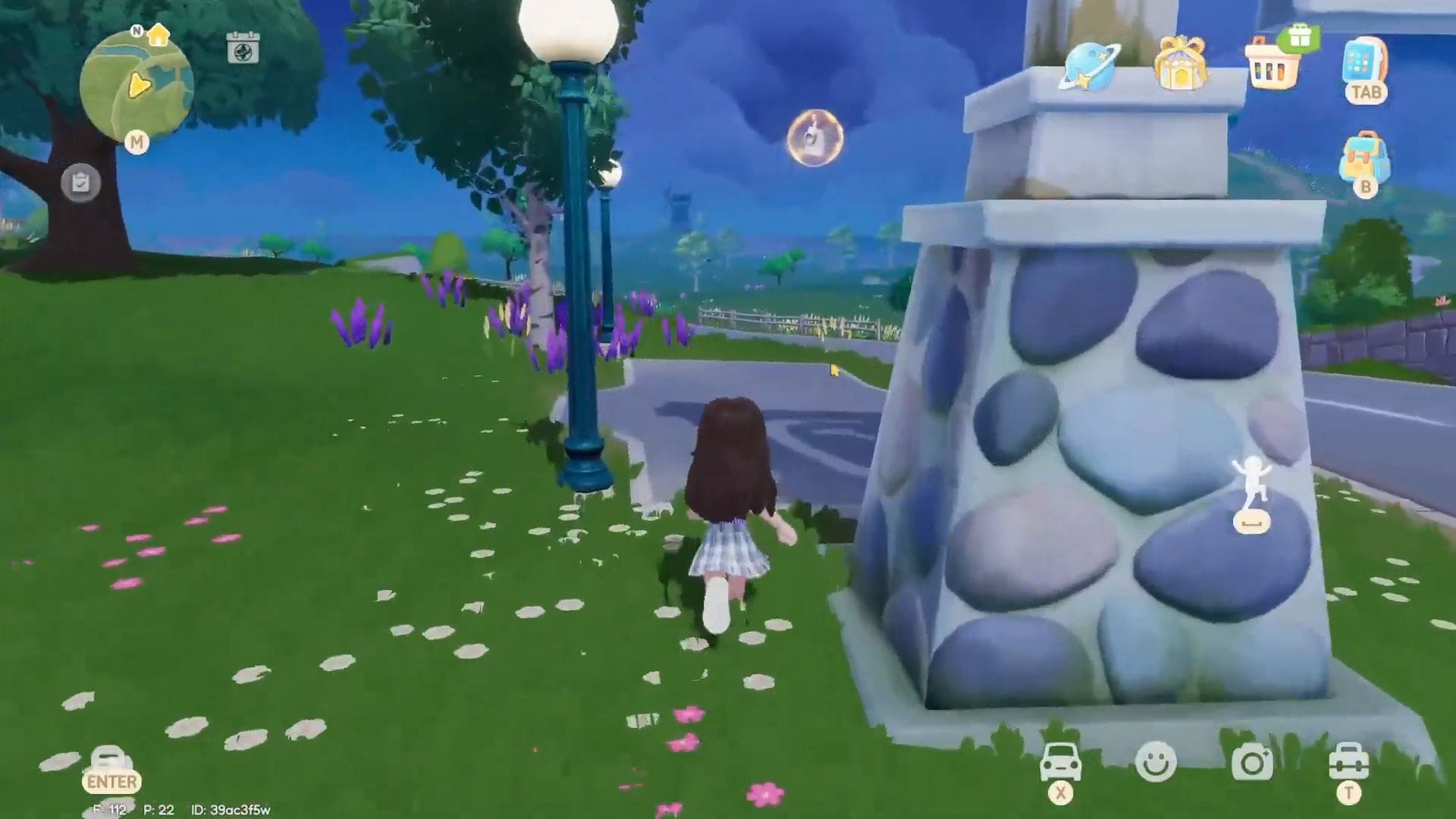Summon the car vehicle

tap(1061, 762)
